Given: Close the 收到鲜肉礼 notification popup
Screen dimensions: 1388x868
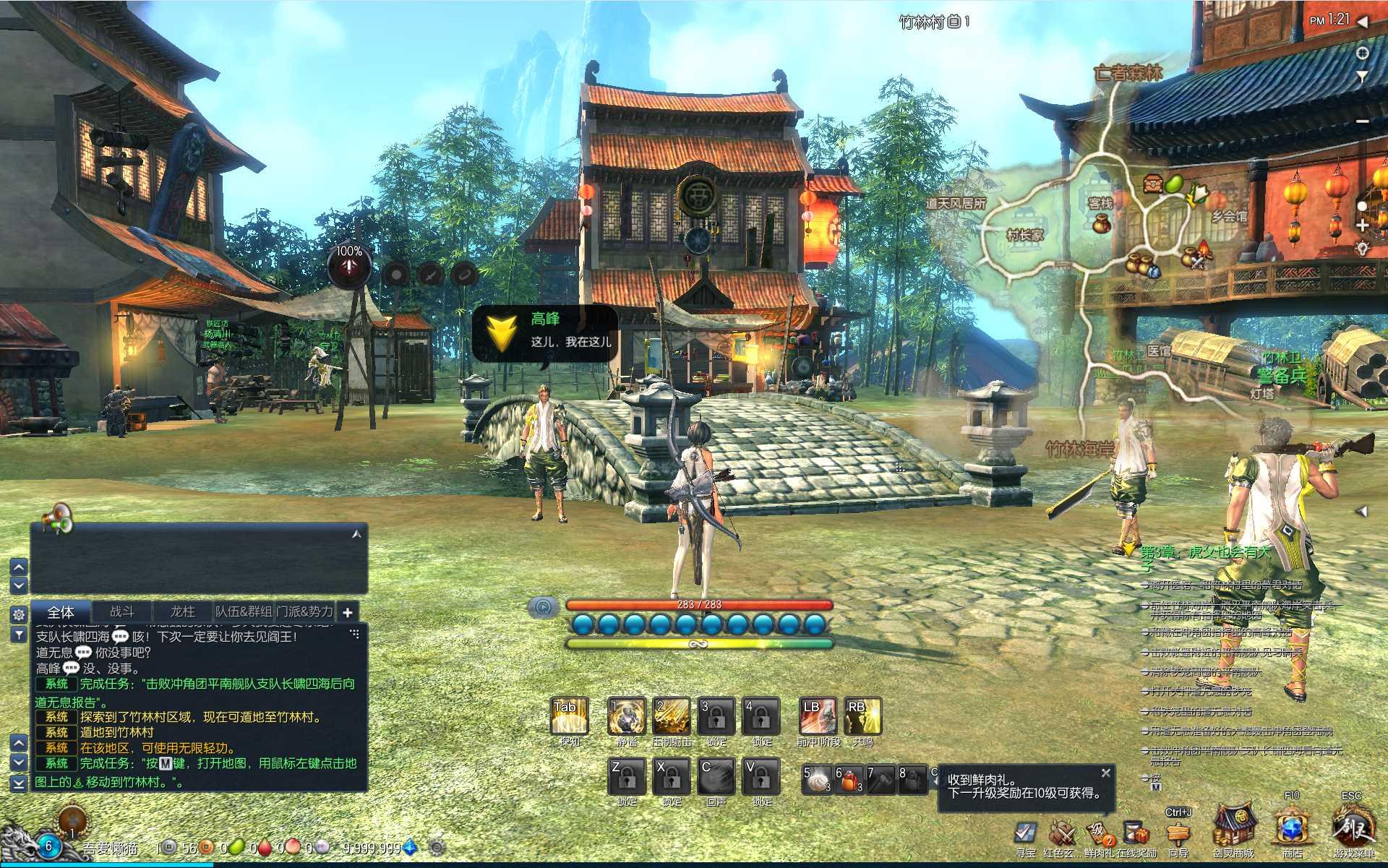Looking at the screenshot, I should (1105, 773).
